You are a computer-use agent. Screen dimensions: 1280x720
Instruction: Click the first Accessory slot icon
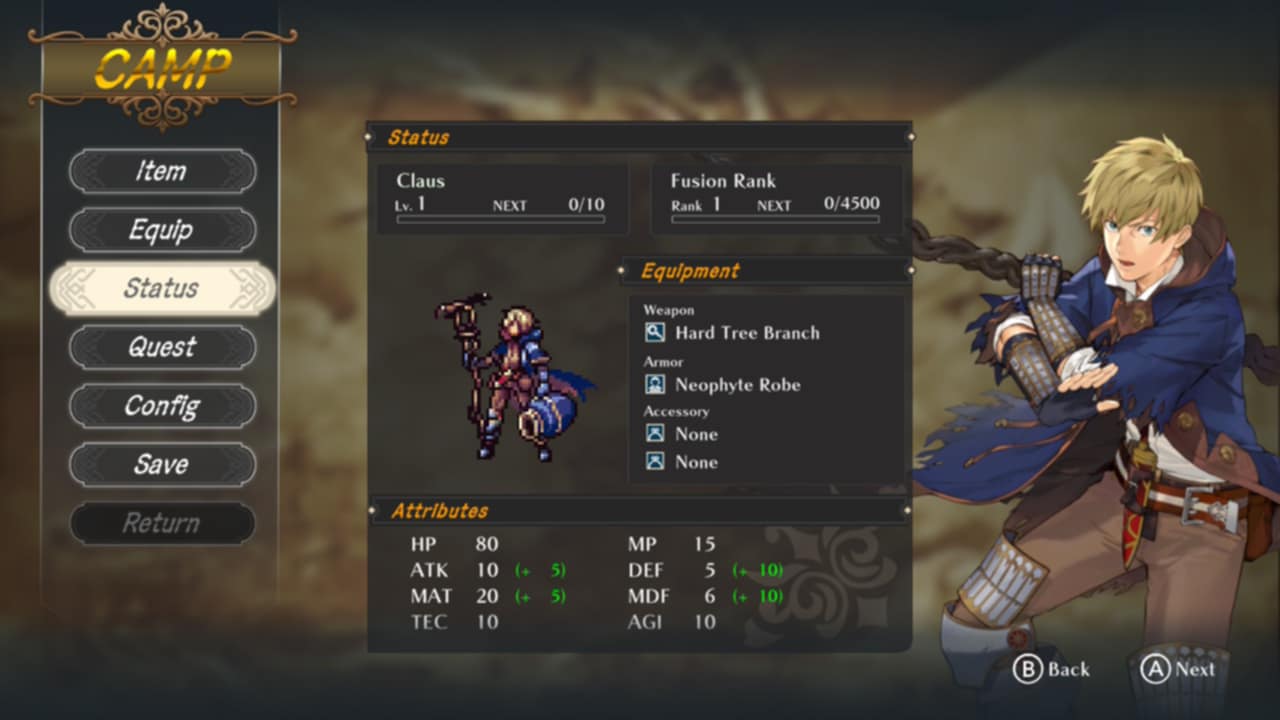pyautogui.click(x=655, y=434)
